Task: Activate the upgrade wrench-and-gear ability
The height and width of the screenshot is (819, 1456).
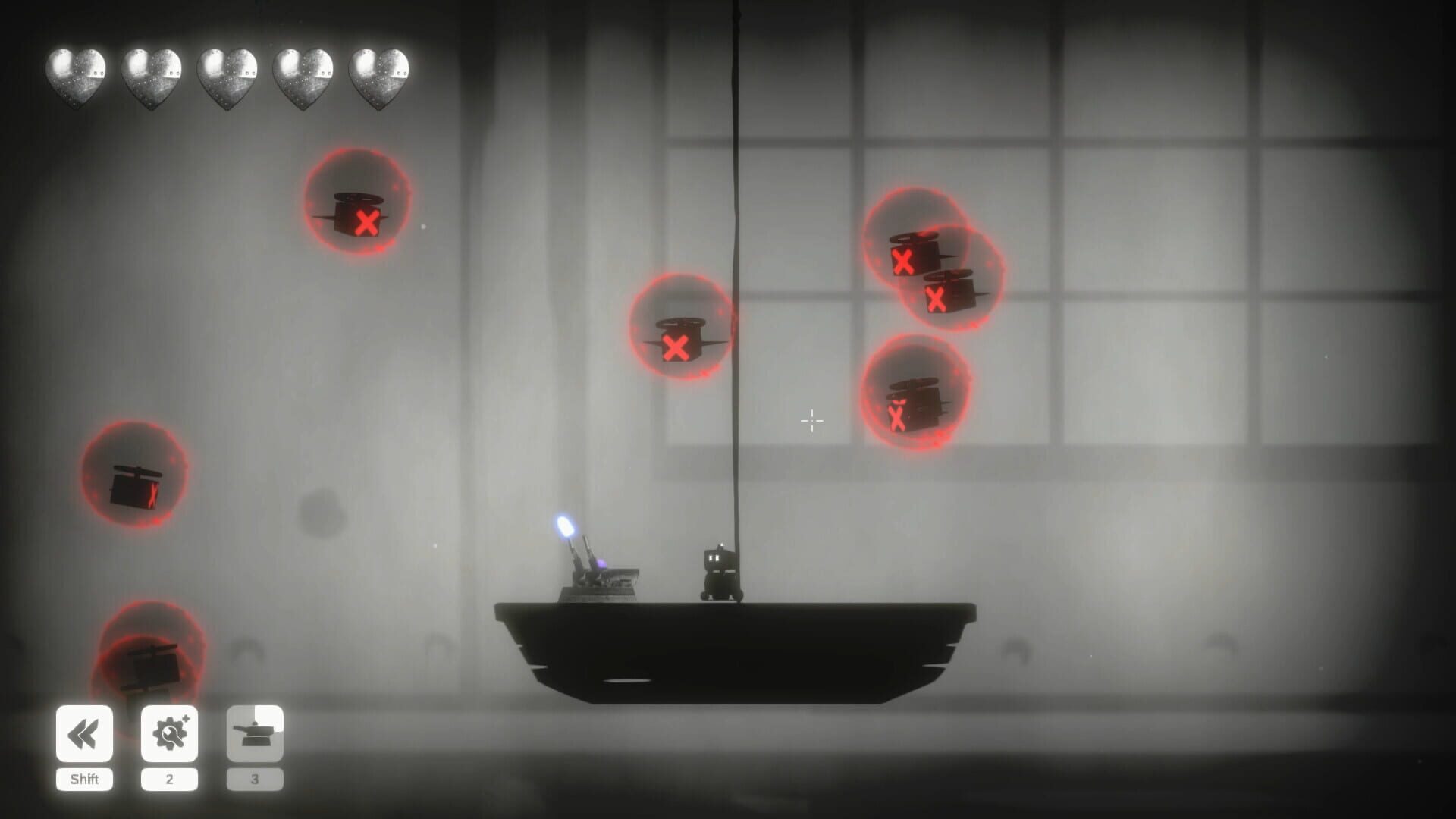Action: [170, 733]
